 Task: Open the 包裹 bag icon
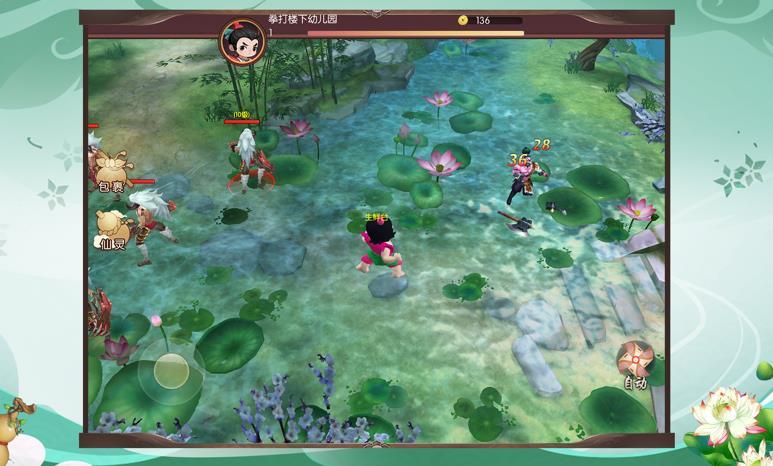109,172
